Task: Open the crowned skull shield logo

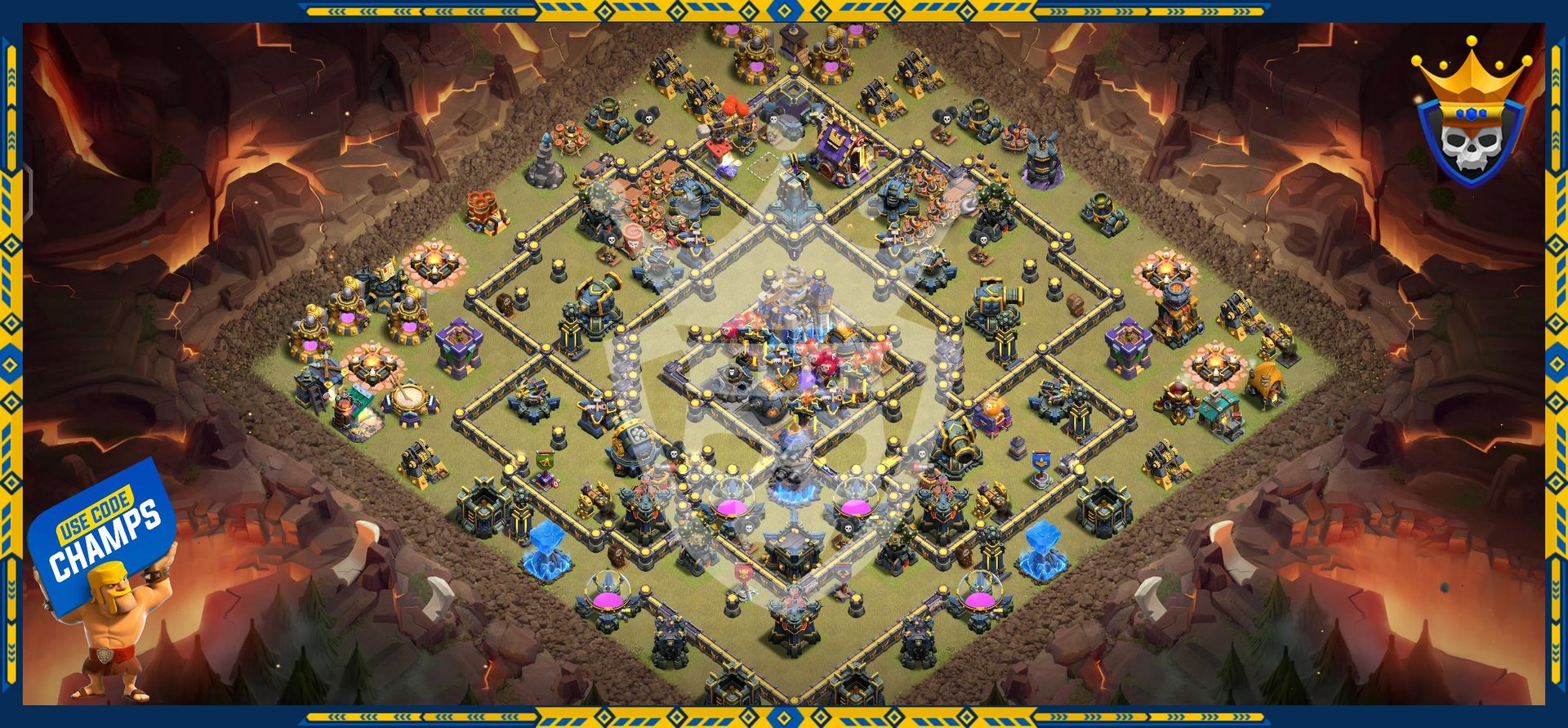Action: pyautogui.click(x=1471, y=118)
